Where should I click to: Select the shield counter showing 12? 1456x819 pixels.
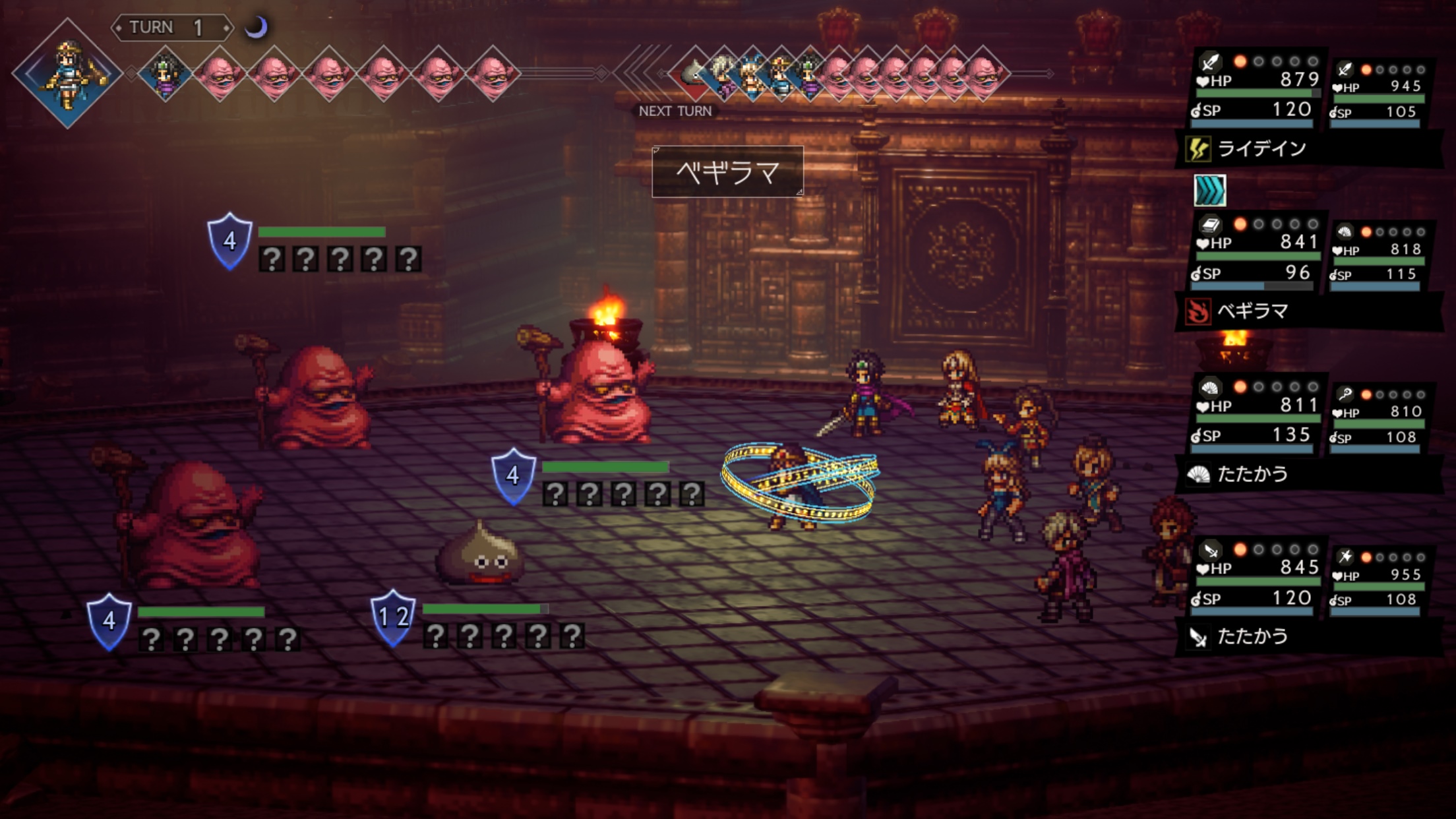[393, 617]
